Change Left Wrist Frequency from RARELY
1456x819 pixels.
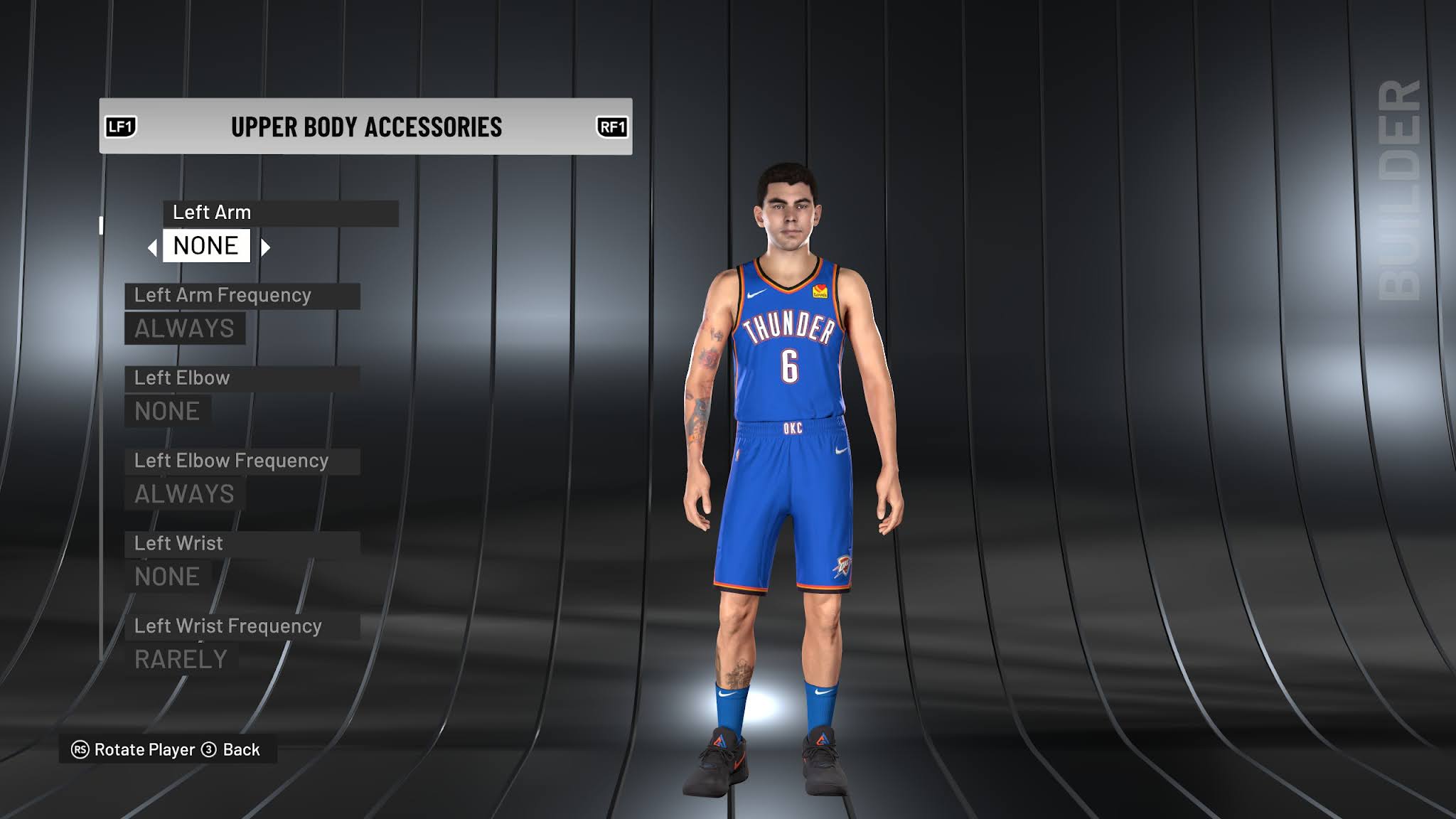tap(180, 659)
